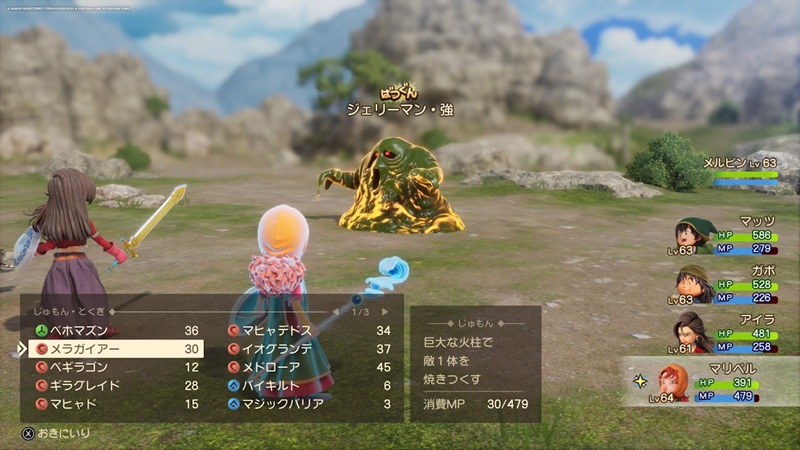The width and height of the screenshot is (800, 450).
Task: Select the ベホマズン healing spell
Action: (x=110, y=331)
